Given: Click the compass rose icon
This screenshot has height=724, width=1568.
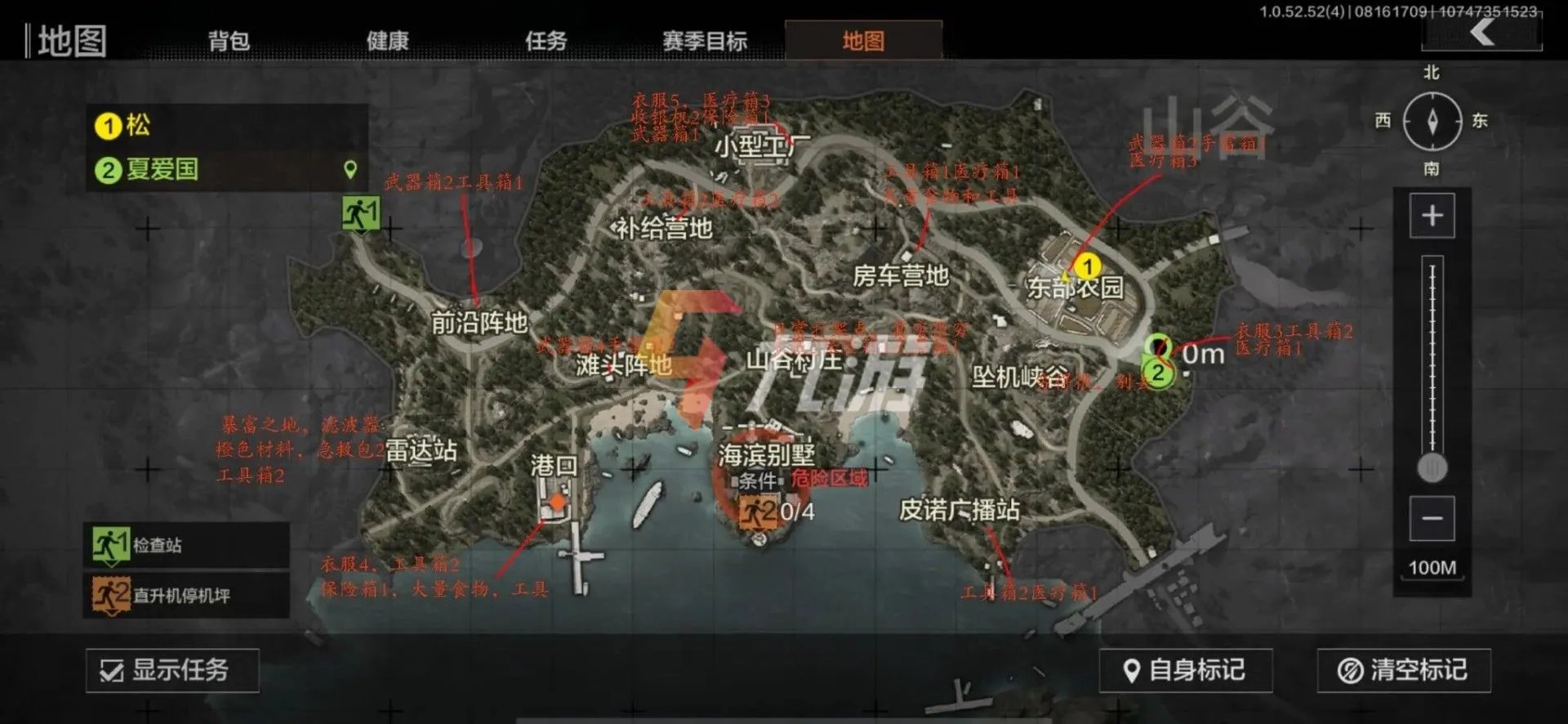Looking at the screenshot, I should click(1433, 118).
